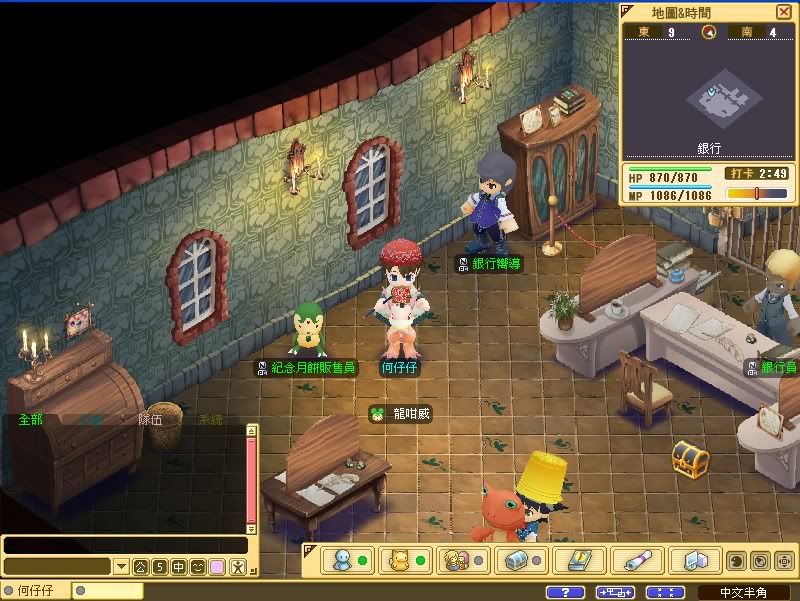Pick the pink chat color swatch
Screen dimensions: 800x601
tap(216, 567)
